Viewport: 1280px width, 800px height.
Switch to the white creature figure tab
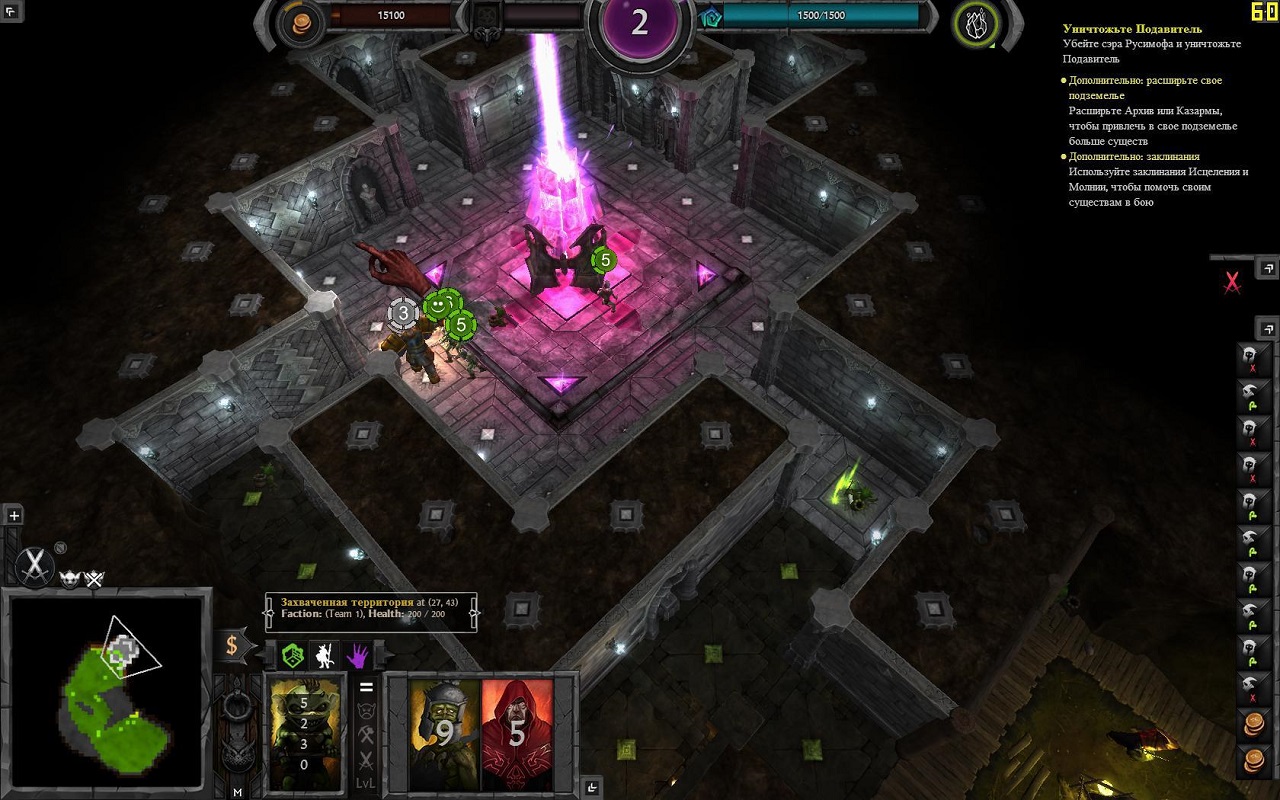[324, 655]
